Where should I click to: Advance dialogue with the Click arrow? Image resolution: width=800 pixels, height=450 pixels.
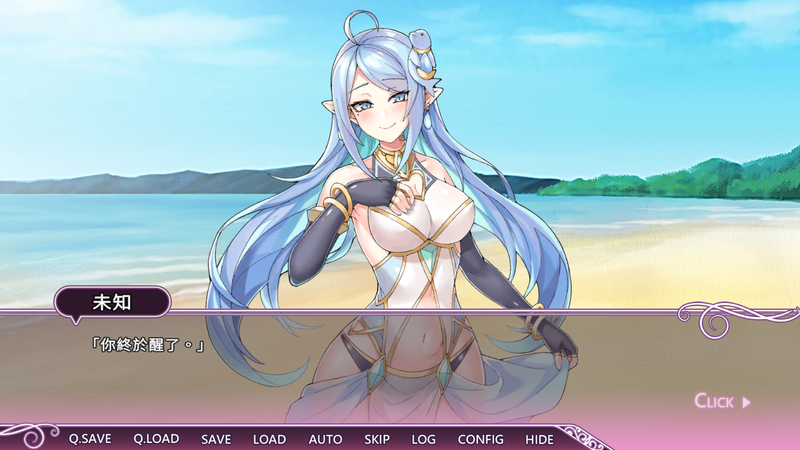tap(722, 402)
